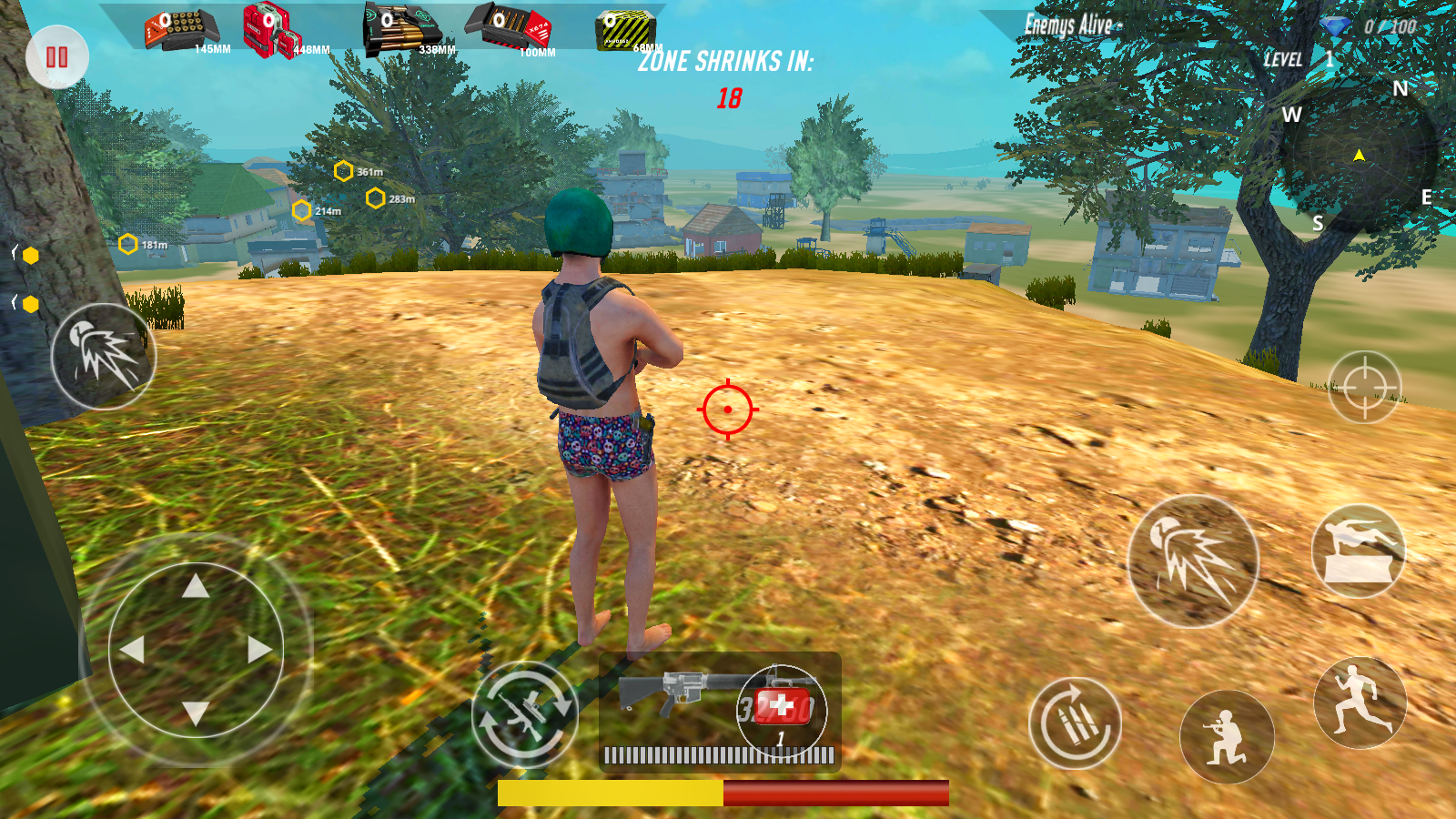Move backward with the down arrow
1456x819 pixels.
coord(196,713)
